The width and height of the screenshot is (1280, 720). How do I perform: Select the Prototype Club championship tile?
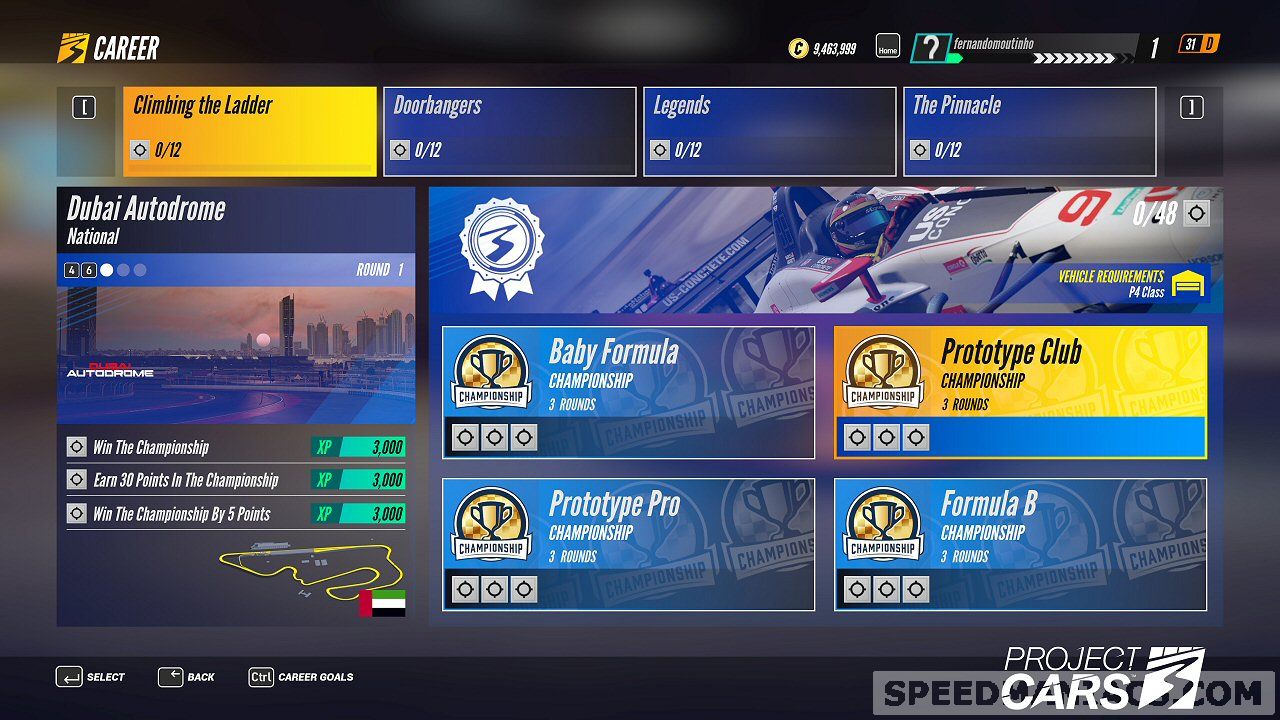(1020, 392)
